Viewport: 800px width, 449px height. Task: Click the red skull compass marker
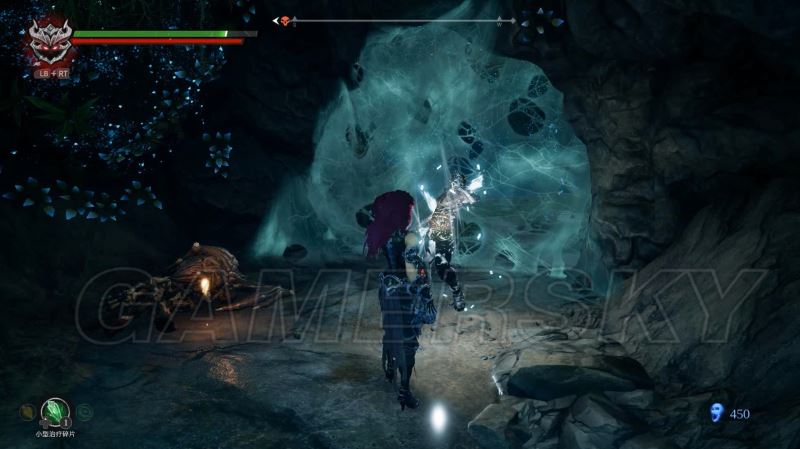tap(285, 21)
